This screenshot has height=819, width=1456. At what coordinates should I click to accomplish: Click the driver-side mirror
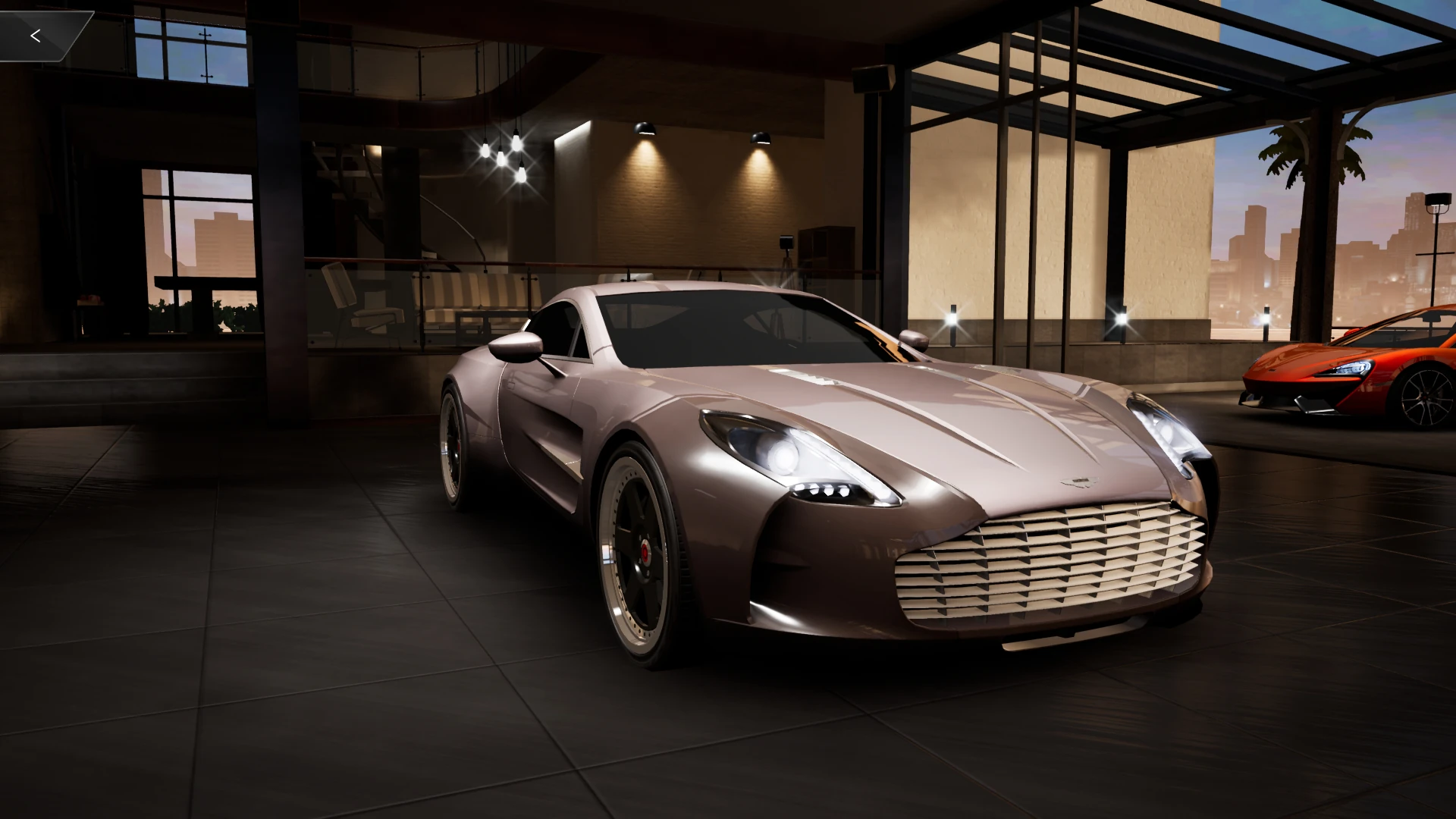pos(516,345)
